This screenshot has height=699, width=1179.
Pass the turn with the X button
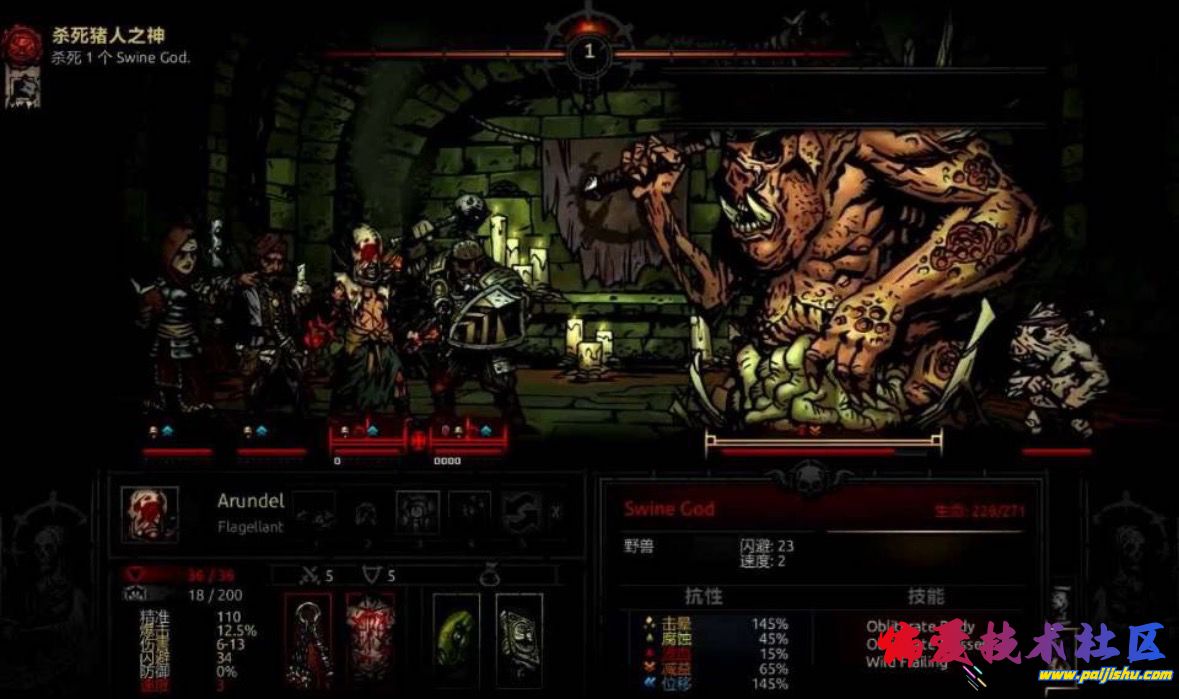556,512
